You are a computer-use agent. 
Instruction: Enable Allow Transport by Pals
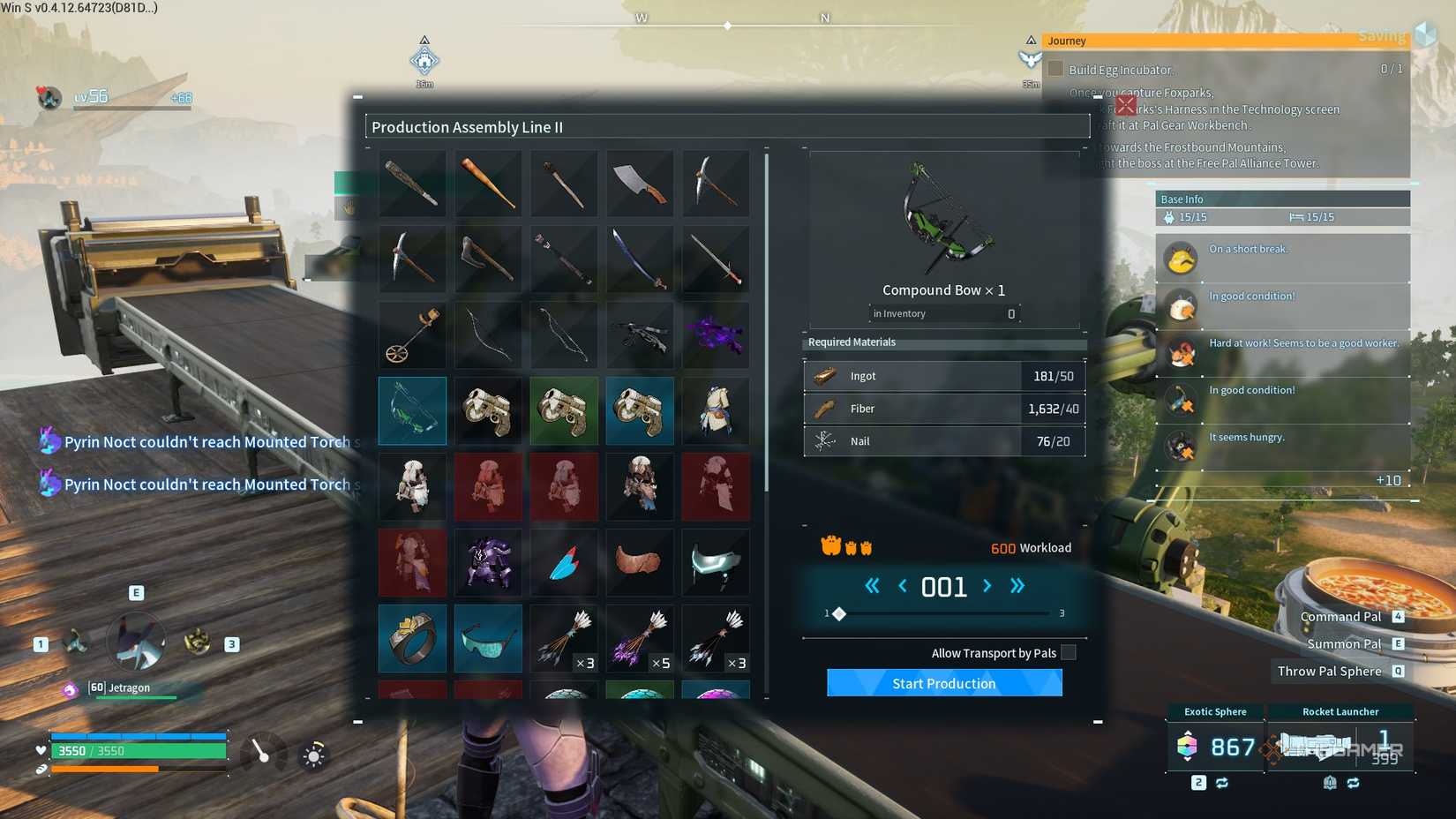1069,652
